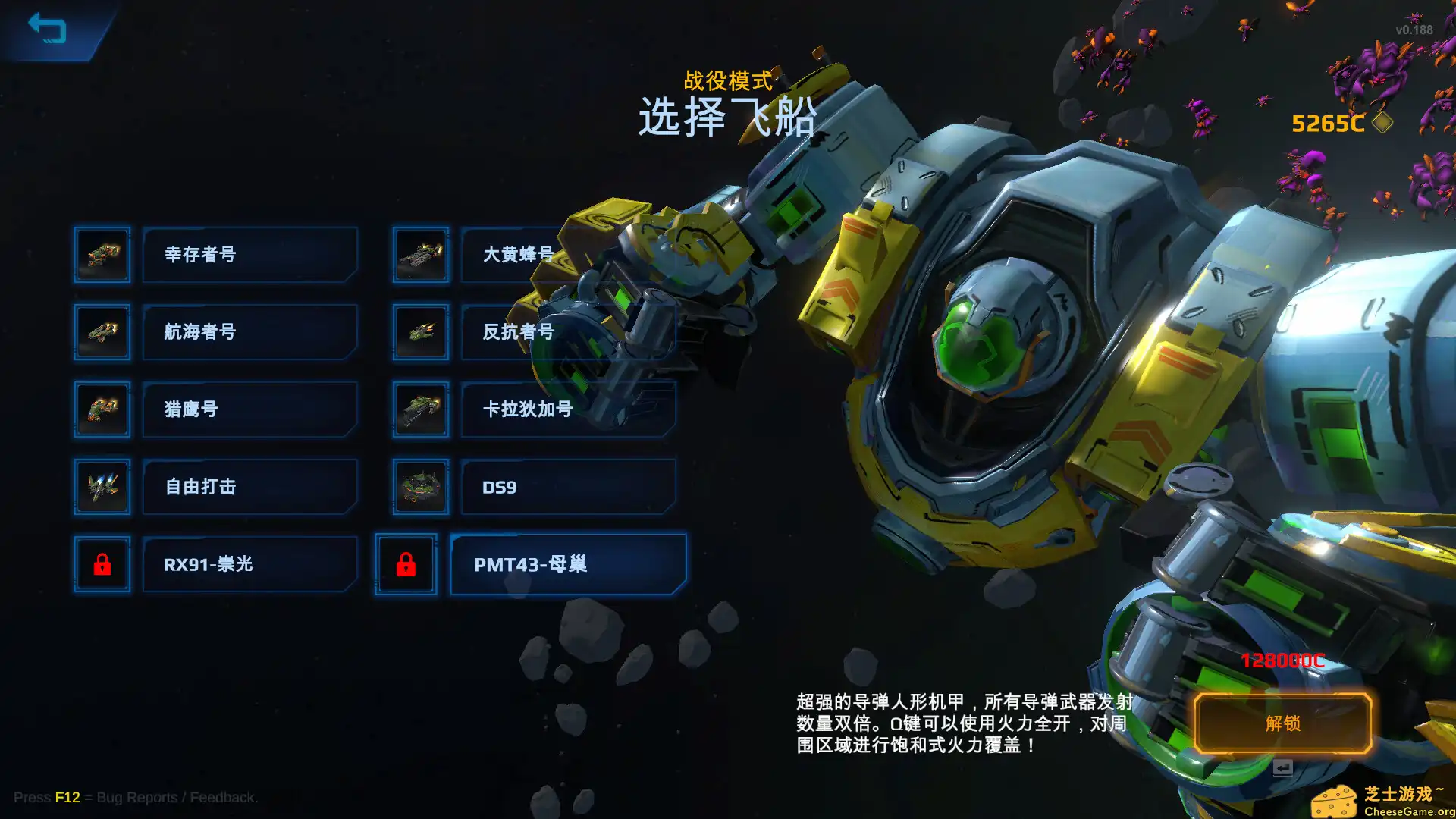
Task: Click the 128000C price label
Action: coord(1281,661)
